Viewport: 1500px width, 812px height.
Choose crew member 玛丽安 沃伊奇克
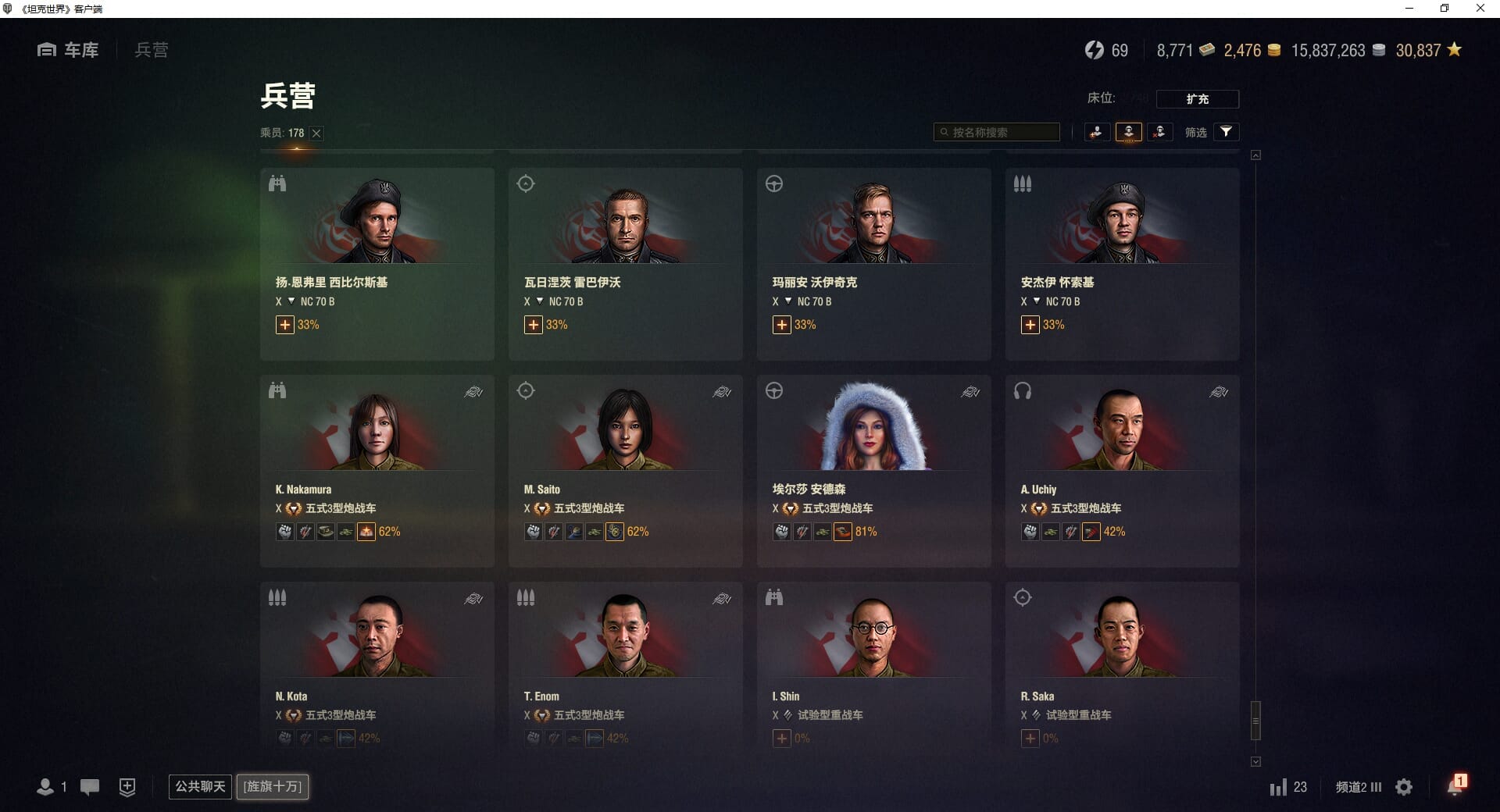(873, 263)
